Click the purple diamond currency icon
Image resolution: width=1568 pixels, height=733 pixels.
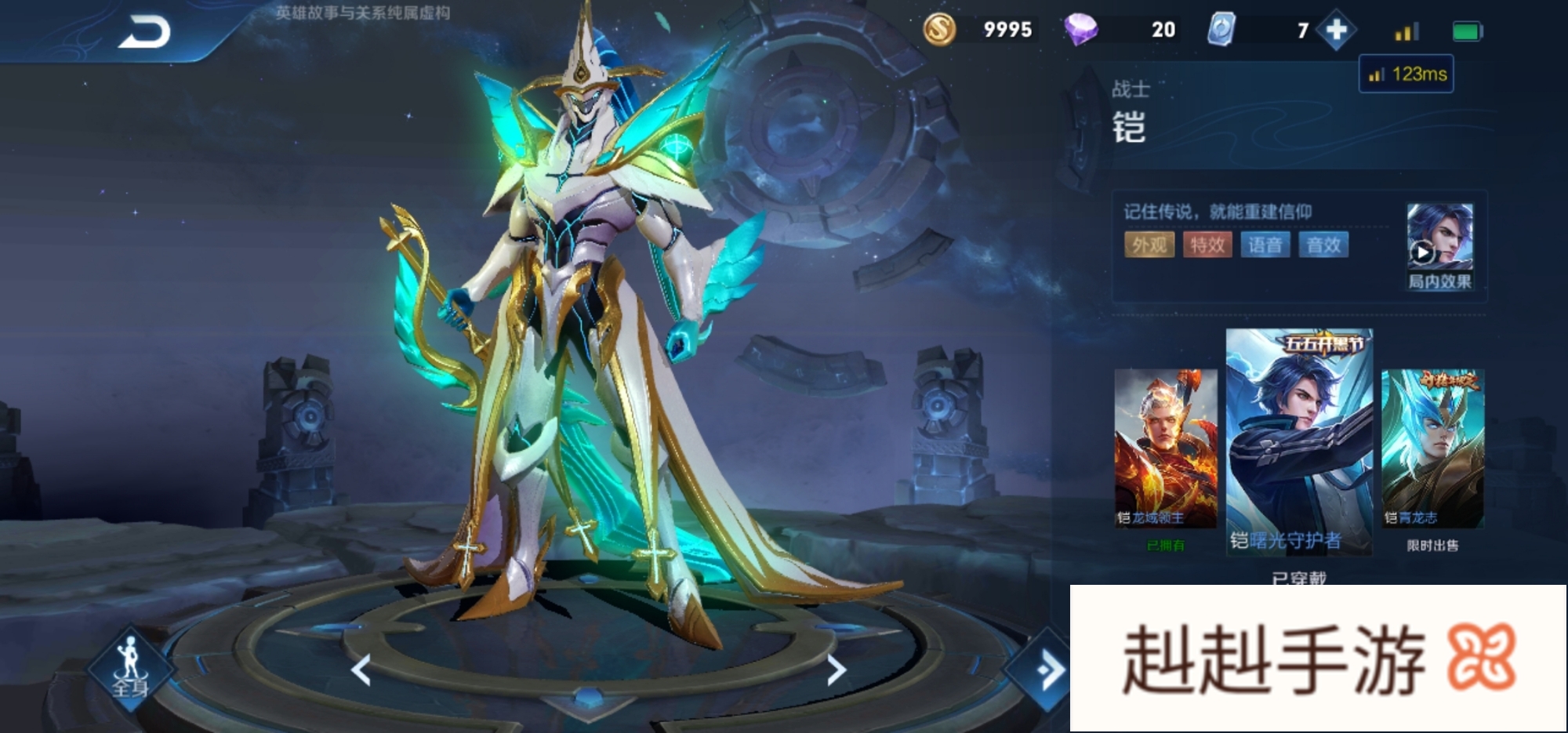click(1080, 30)
